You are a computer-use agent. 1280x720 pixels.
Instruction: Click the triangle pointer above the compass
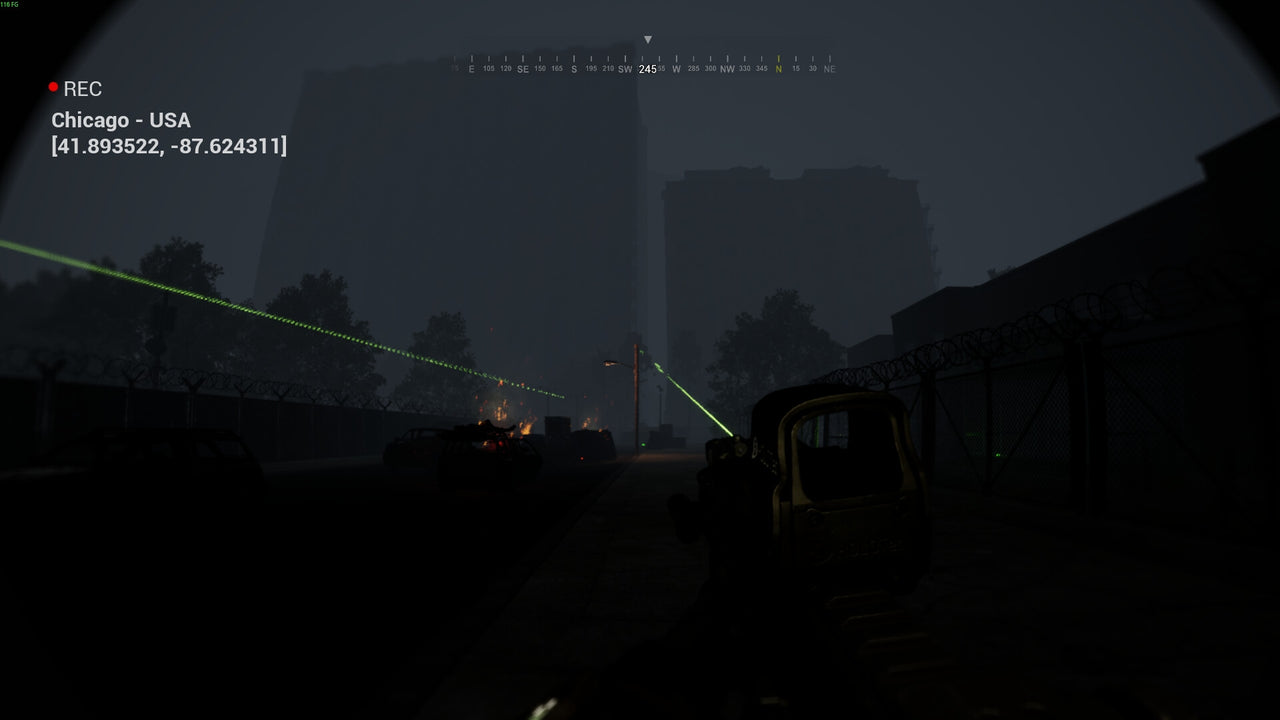(649, 39)
